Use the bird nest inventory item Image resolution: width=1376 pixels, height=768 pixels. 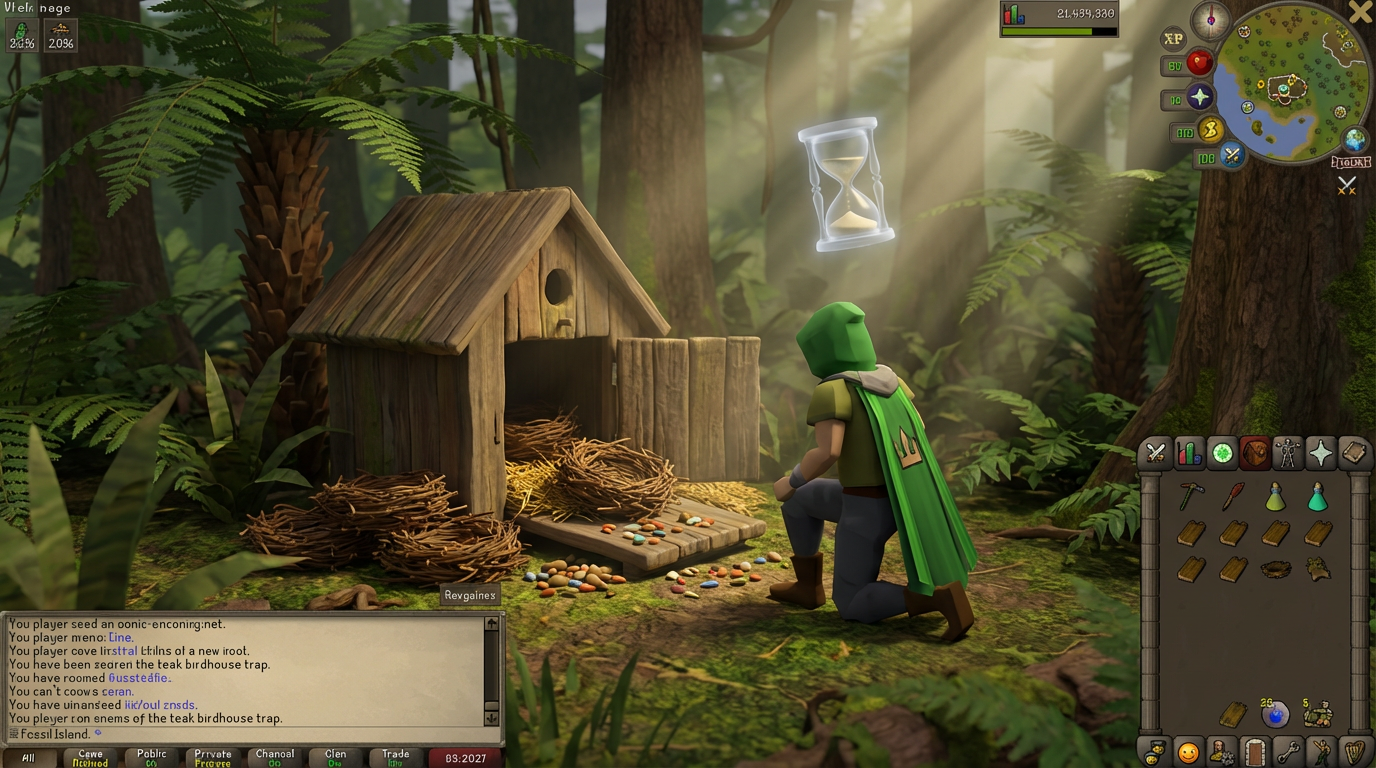point(1275,569)
